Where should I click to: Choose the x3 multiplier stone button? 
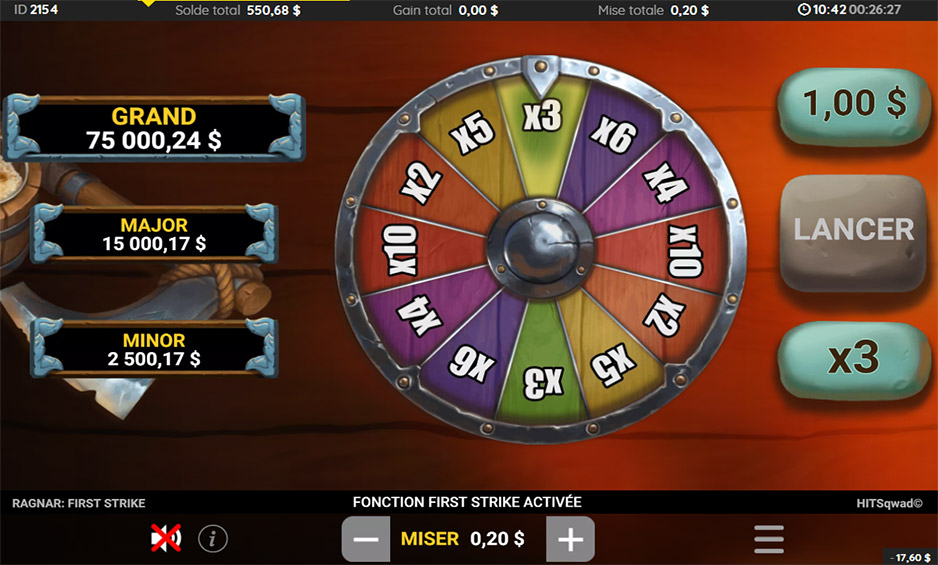pyautogui.click(x=853, y=359)
